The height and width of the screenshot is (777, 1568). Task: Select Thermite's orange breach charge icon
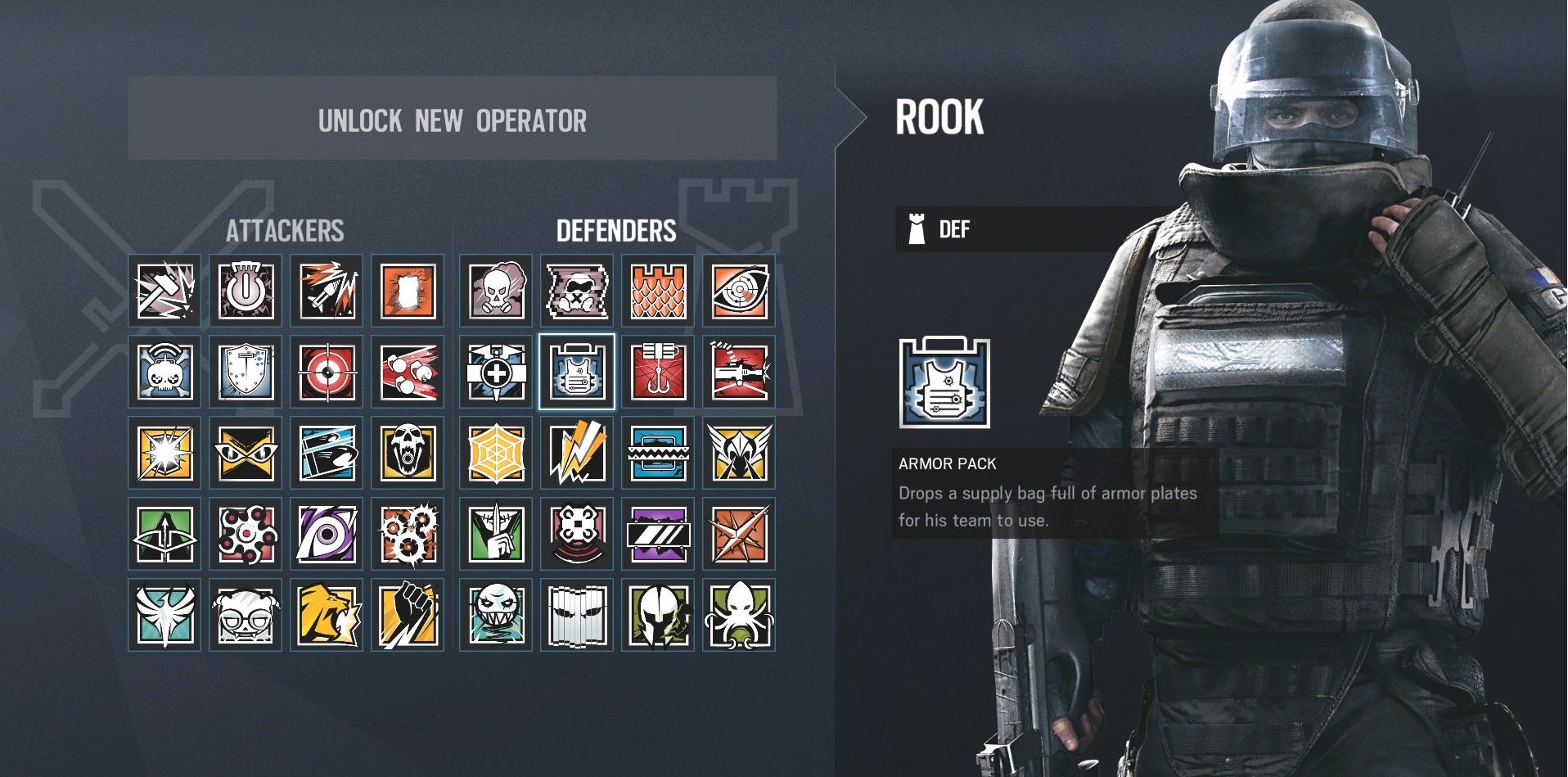coord(409,291)
